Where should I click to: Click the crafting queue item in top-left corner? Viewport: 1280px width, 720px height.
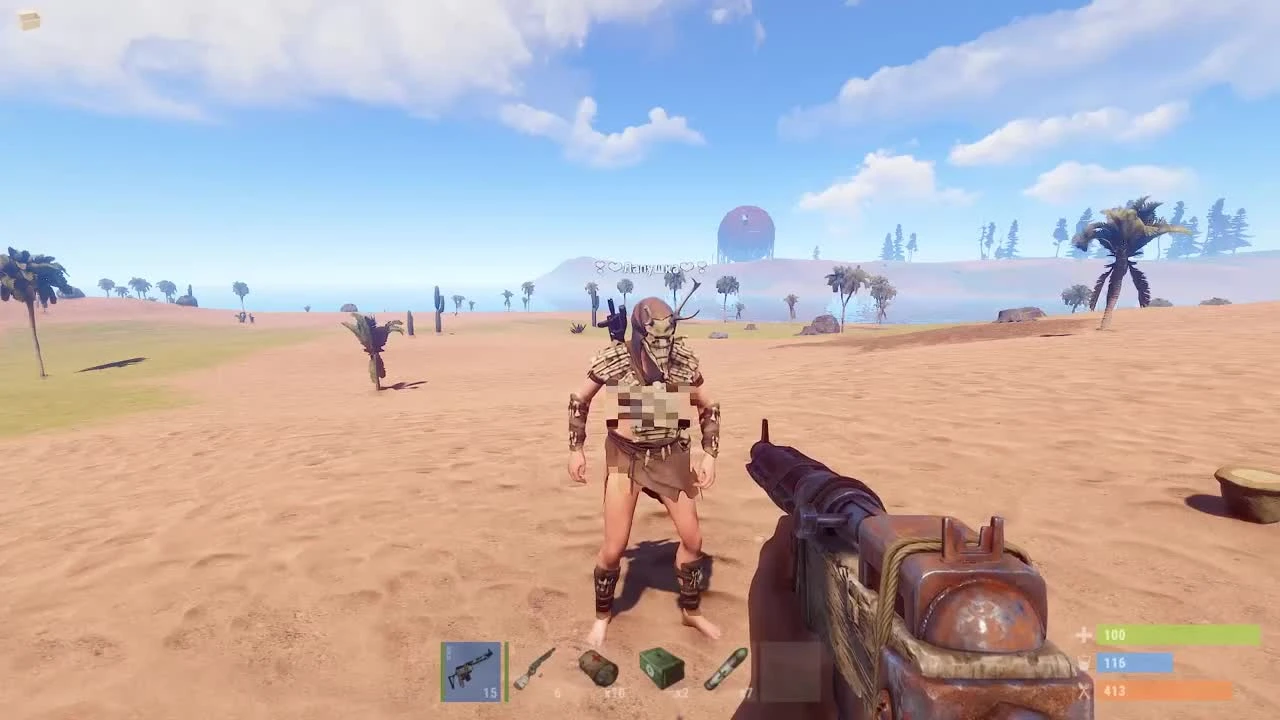click(27, 18)
